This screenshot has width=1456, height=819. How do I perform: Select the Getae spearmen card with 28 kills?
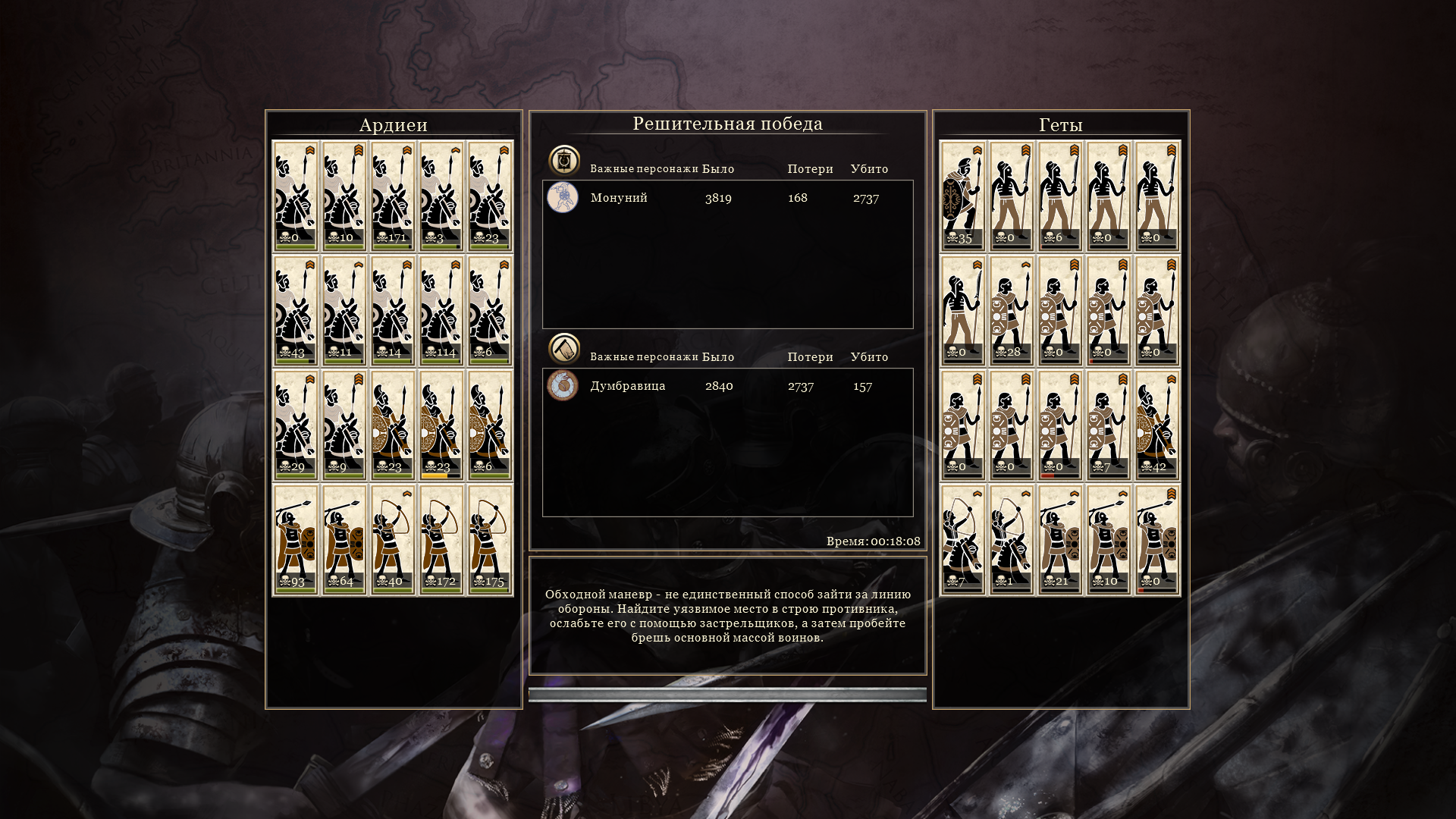point(1011,310)
